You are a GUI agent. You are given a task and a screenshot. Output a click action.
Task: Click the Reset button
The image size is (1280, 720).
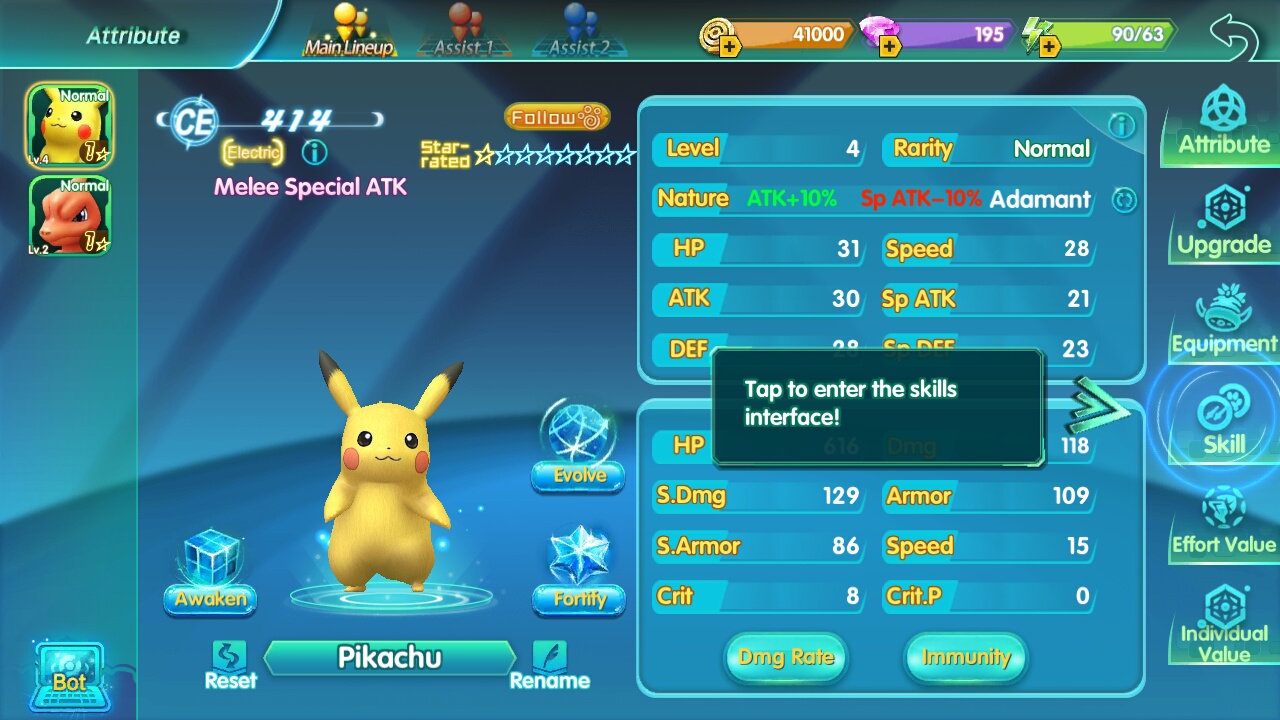click(231, 665)
